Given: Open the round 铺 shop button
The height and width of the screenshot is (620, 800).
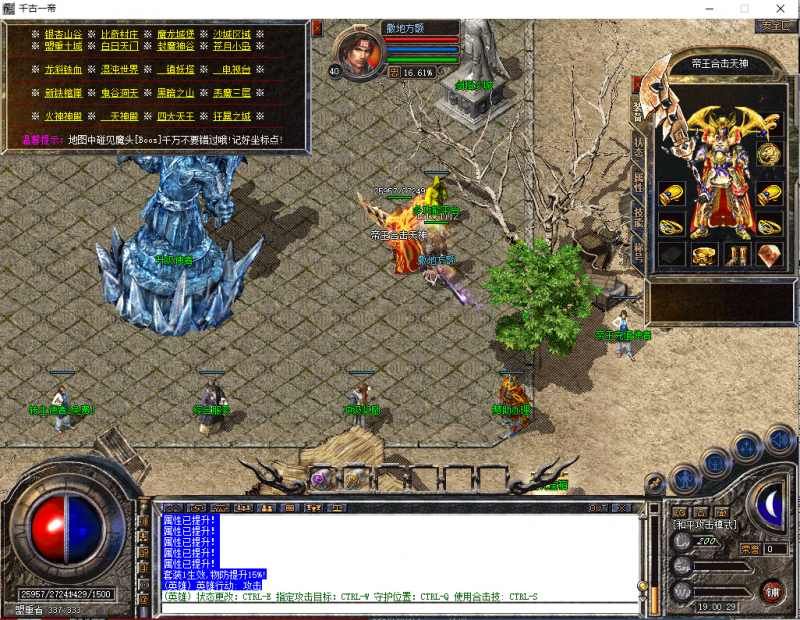Looking at the screenshot, I should tap(771, 591).
